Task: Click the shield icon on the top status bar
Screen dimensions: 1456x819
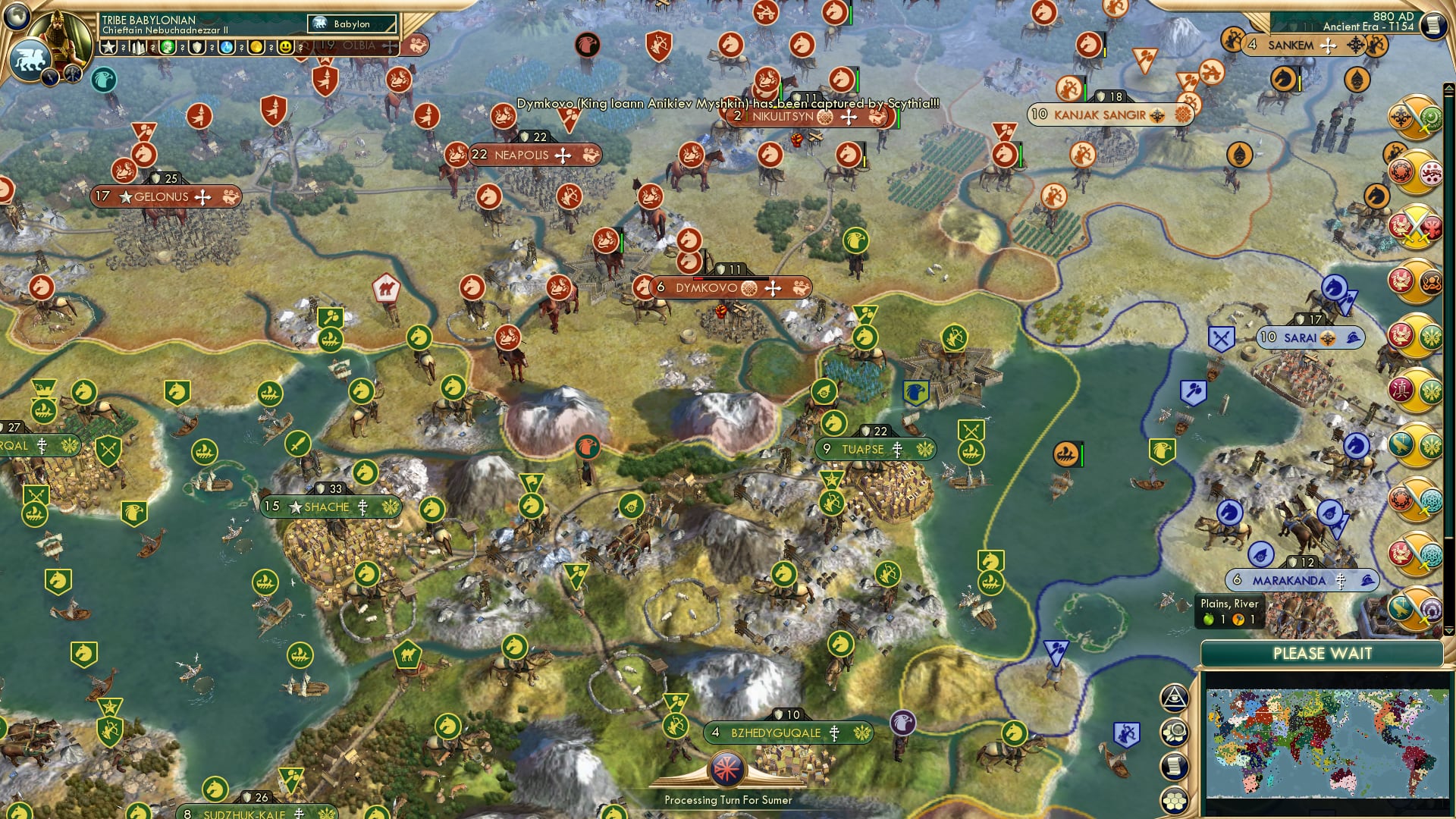Action: 197,47
